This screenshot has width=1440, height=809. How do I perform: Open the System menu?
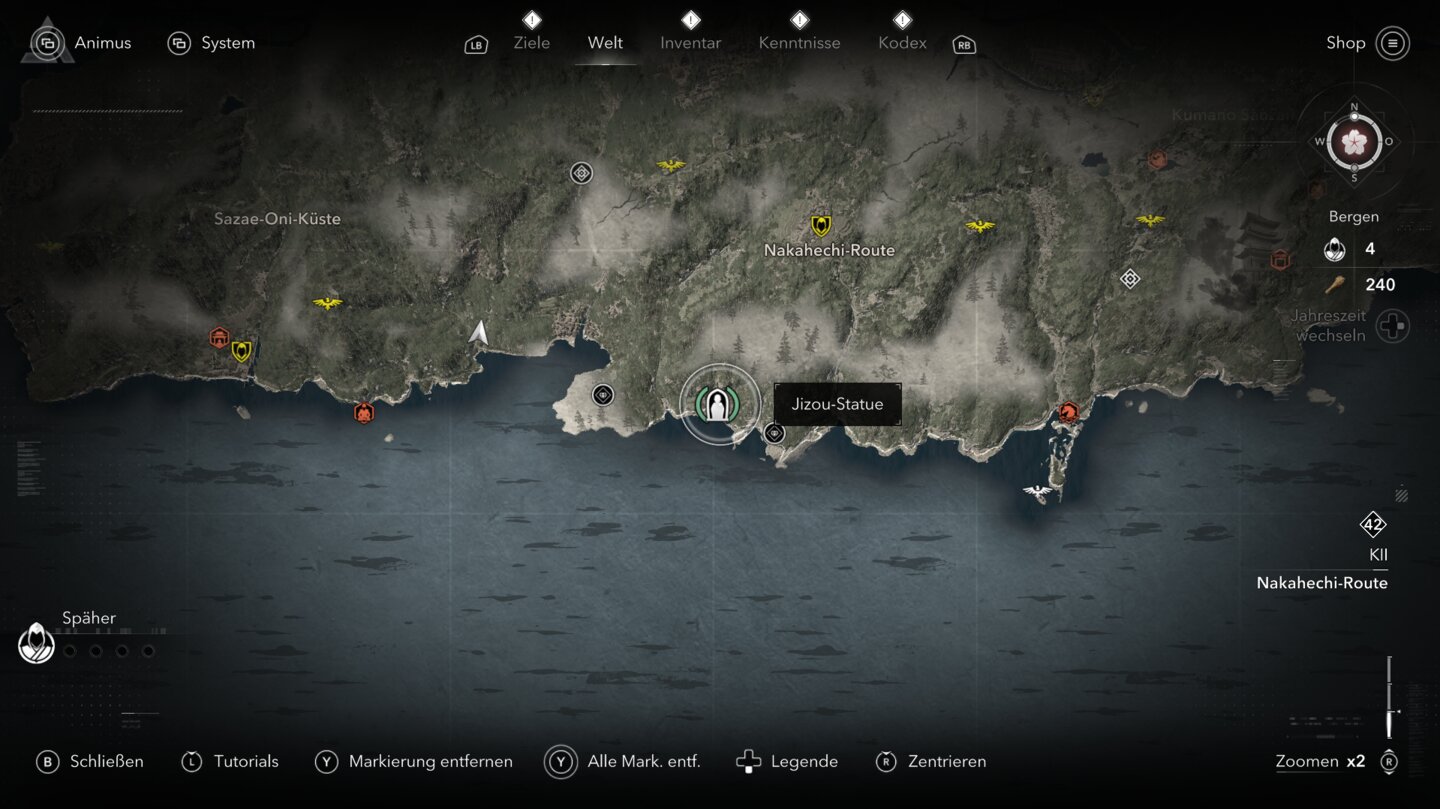(x=211, y=43)
